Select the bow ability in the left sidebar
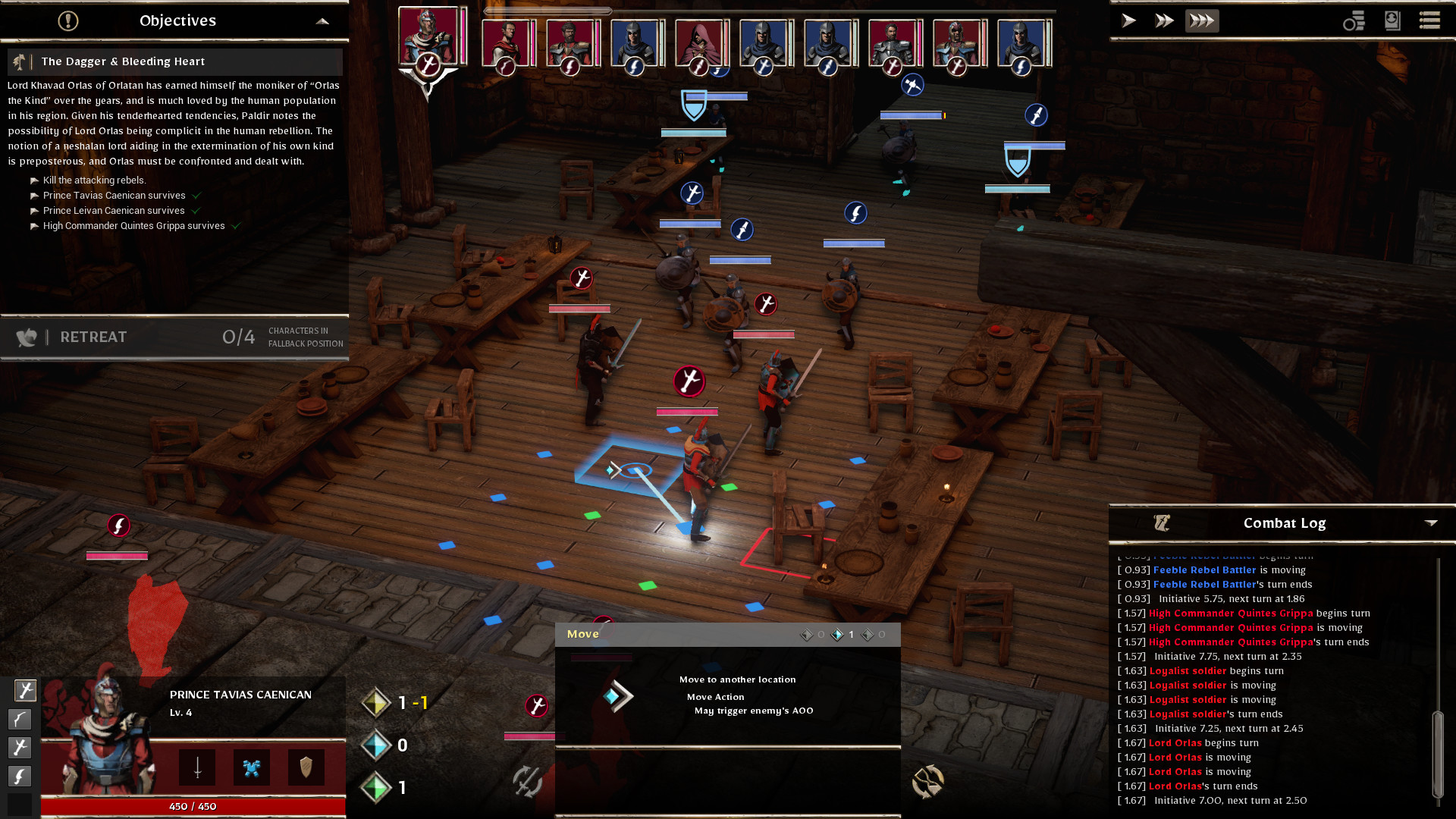The width and height of the screenshot is (1456, 819). 20,719
